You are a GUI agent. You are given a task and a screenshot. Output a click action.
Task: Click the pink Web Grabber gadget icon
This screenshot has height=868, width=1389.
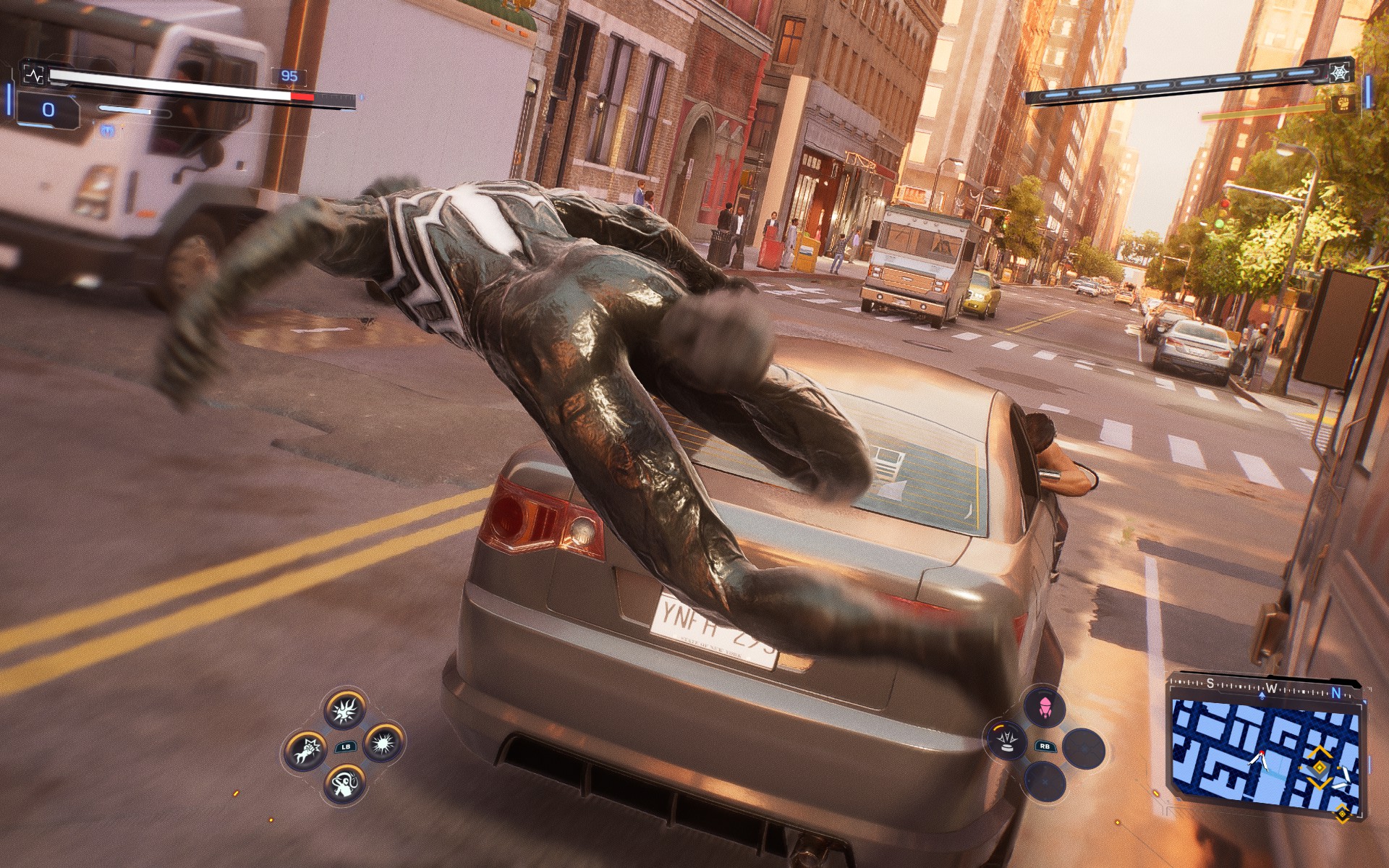coord(1044,707)
